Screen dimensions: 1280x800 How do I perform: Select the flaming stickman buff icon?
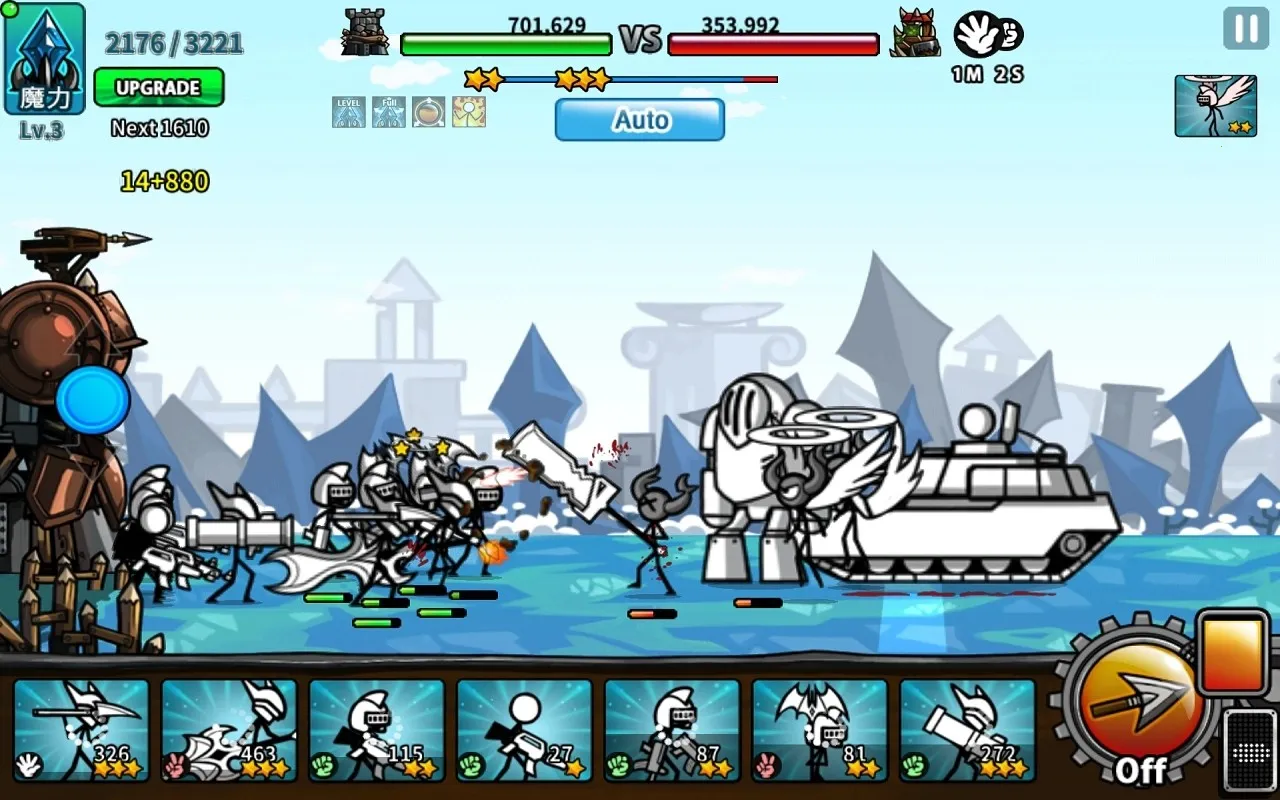(x=469, y=112)
